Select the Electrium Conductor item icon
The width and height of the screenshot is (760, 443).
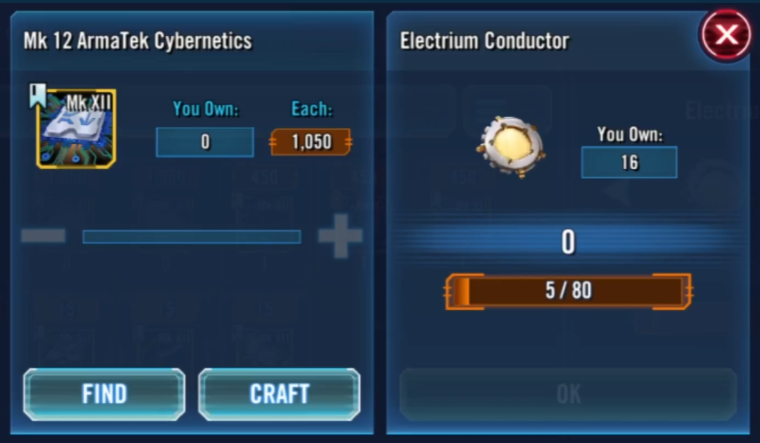click(x=510, y=146)
